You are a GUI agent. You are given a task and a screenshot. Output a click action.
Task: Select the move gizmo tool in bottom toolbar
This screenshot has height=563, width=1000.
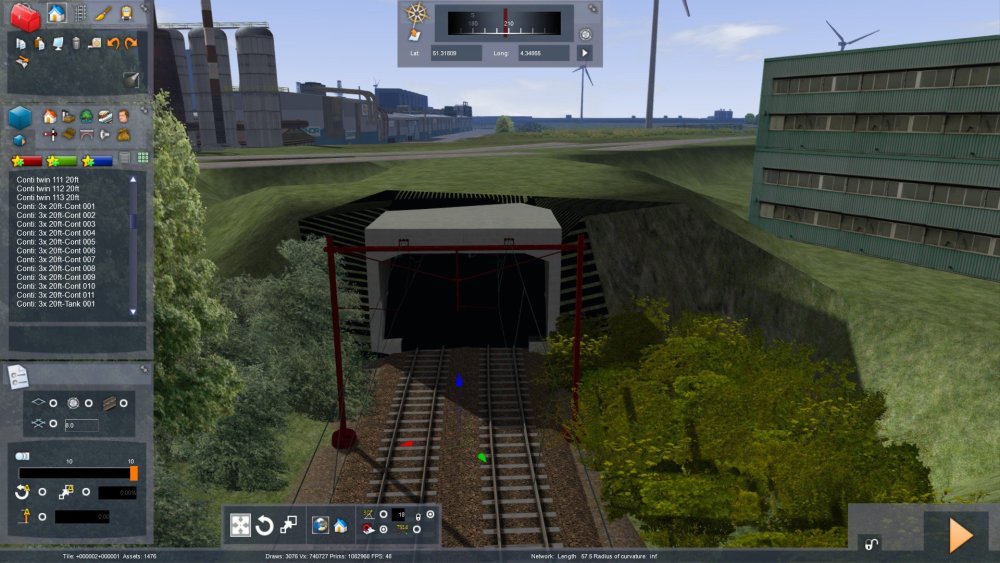coord(241,525)
